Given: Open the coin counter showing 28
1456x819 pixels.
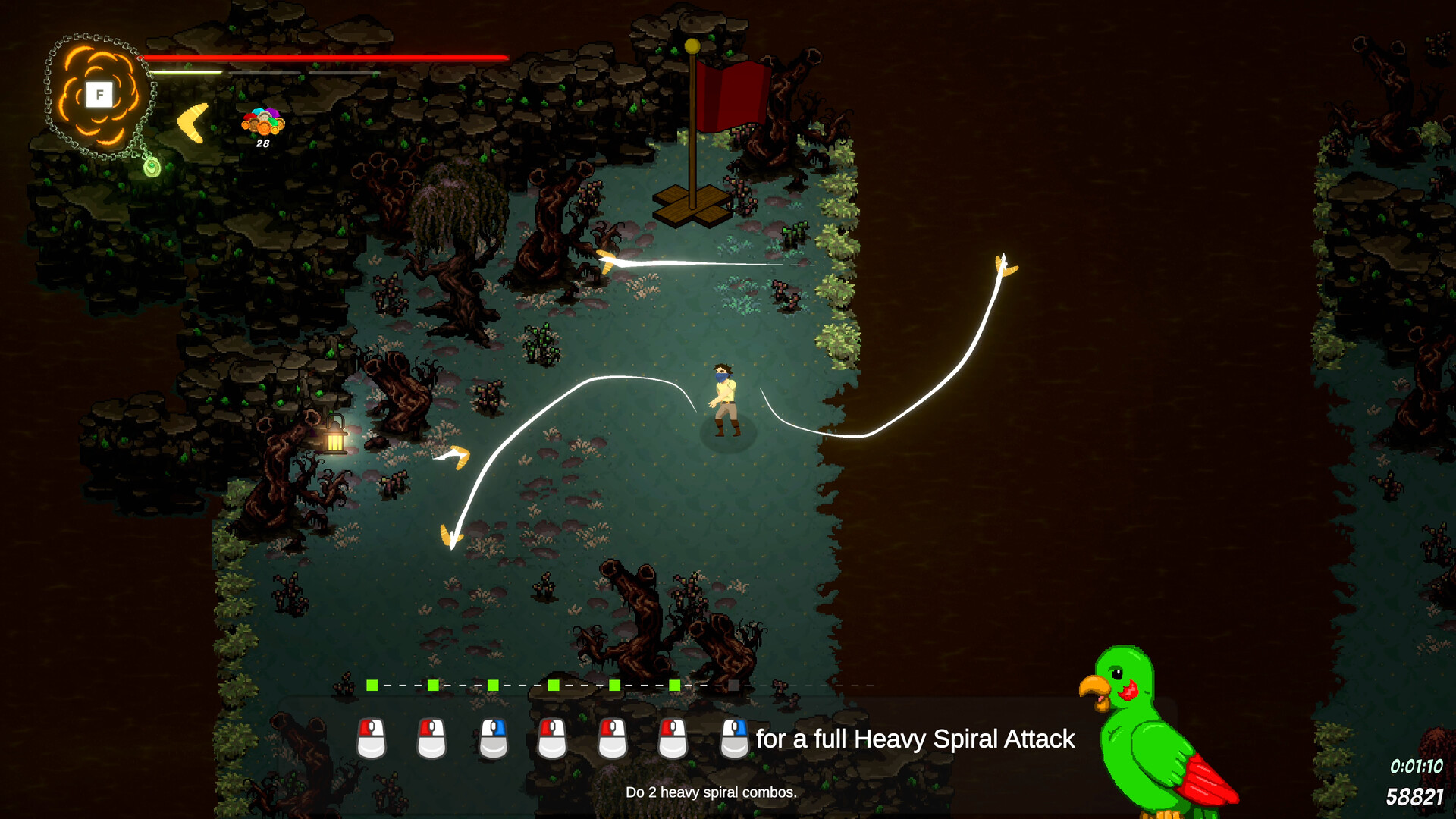Looking at the screenshot, I should tap(262, 143).
